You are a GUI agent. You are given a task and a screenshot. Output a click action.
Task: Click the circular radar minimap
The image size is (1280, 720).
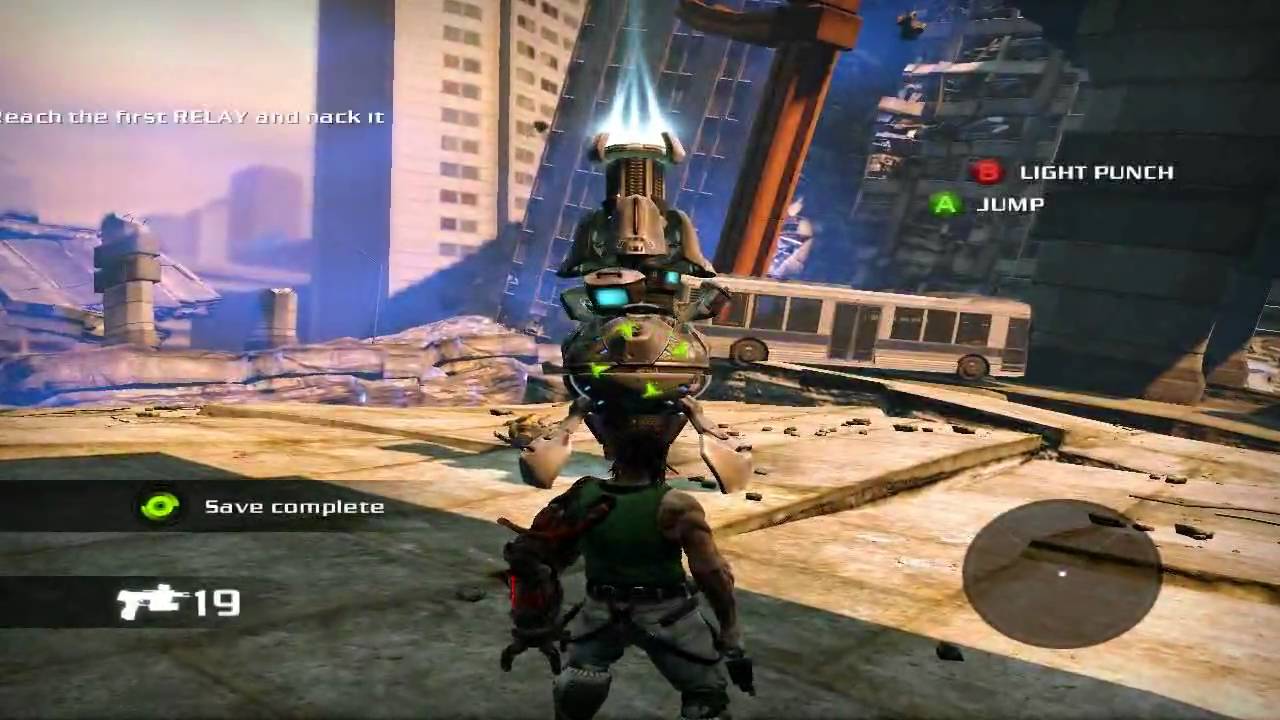(1061, 573)
